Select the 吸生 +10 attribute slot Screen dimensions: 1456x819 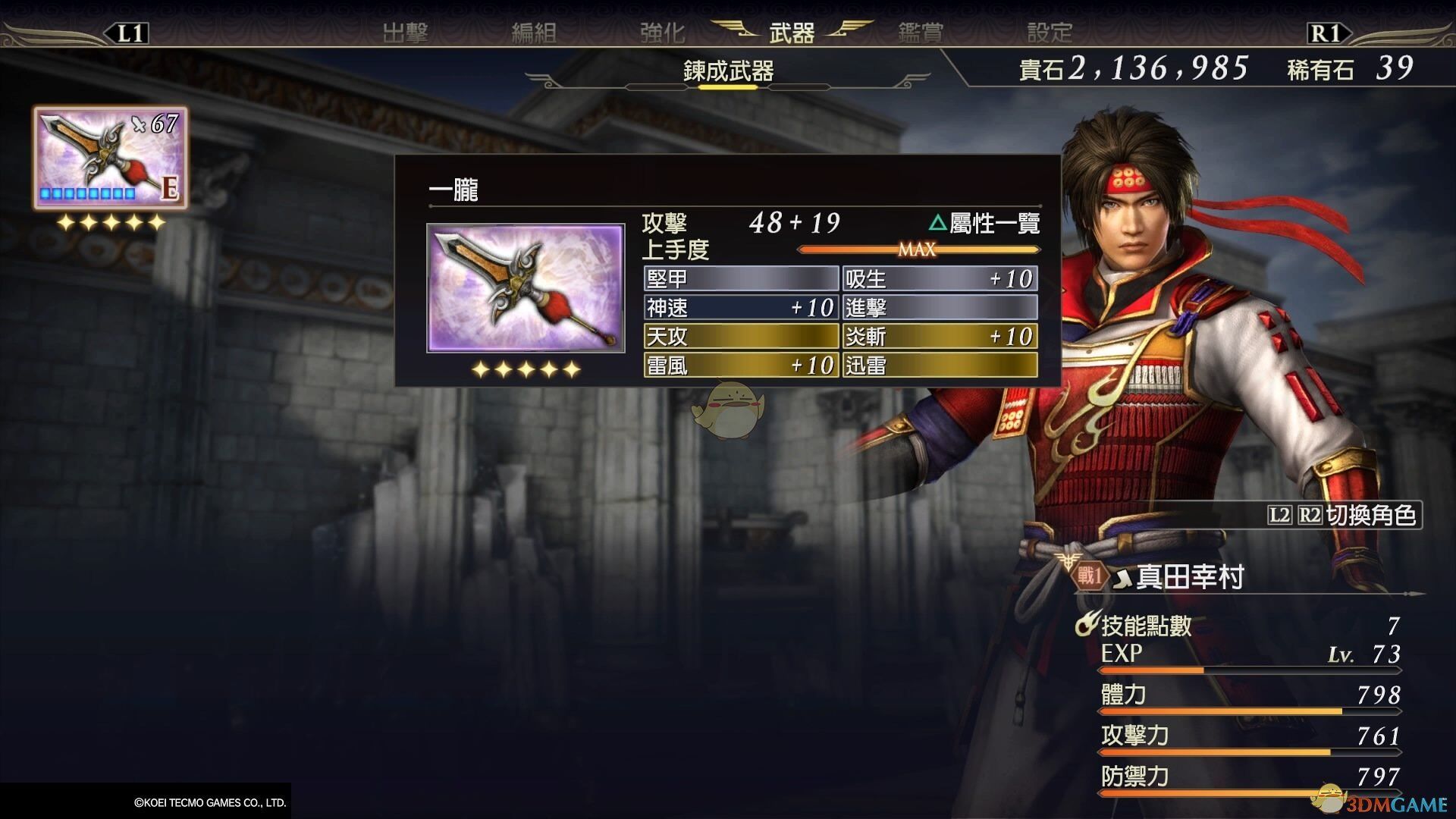coord(940,279)
